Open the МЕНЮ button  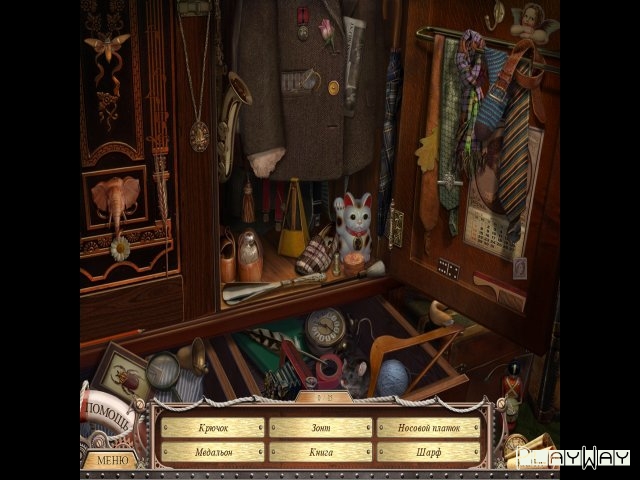(x=111, y=461)
